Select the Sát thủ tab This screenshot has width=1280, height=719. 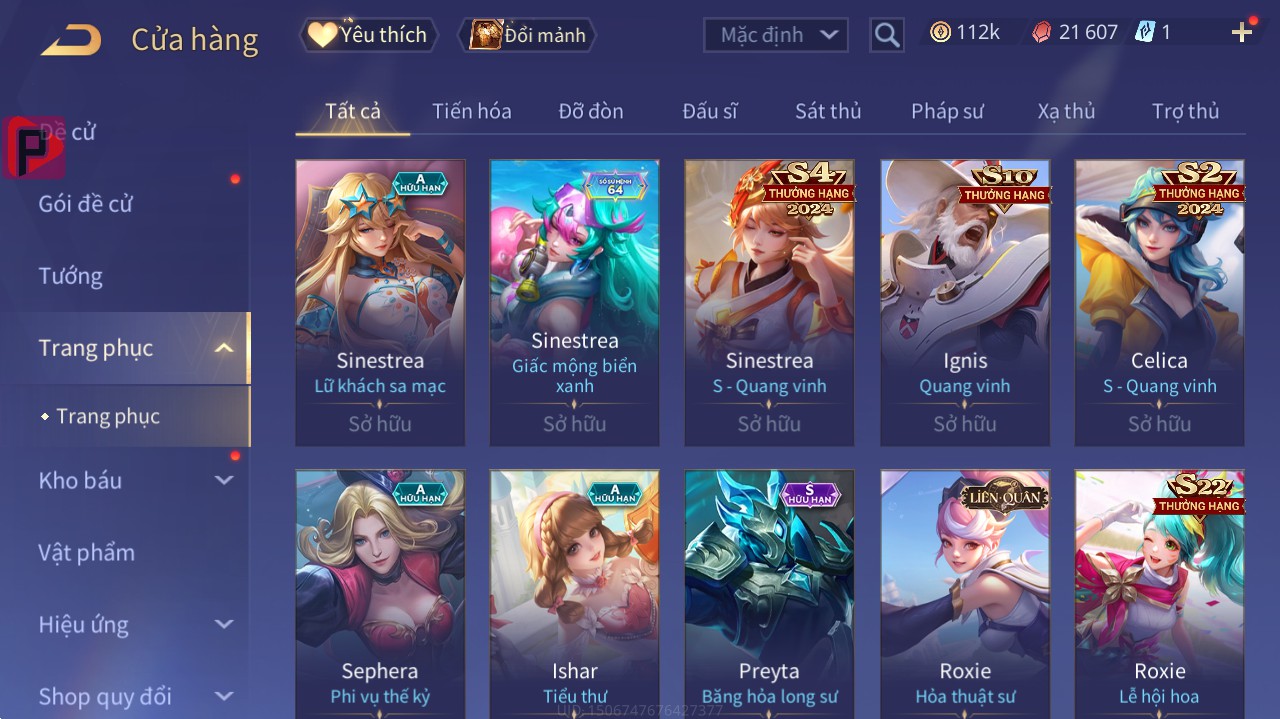pyautogui.click(x=828, y=111)
